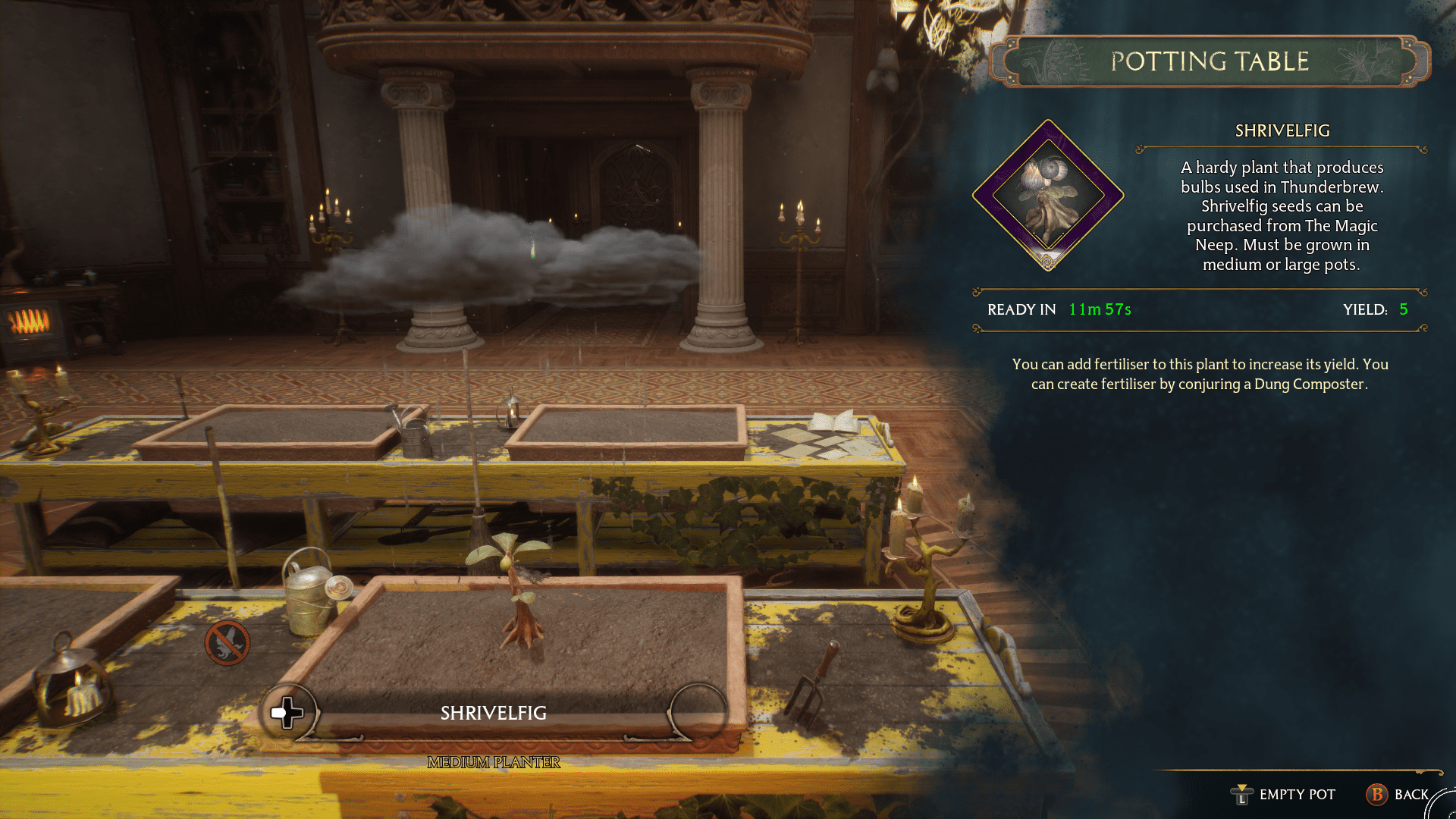The image size is (1456, 819).
Task: Click the yellow arrow above the pot icon
Action: click(1242, 787)
